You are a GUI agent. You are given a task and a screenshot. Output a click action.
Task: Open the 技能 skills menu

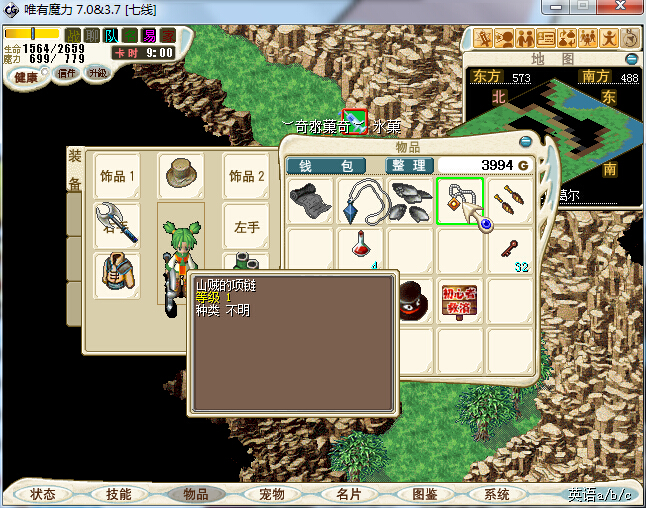point(118,494)
